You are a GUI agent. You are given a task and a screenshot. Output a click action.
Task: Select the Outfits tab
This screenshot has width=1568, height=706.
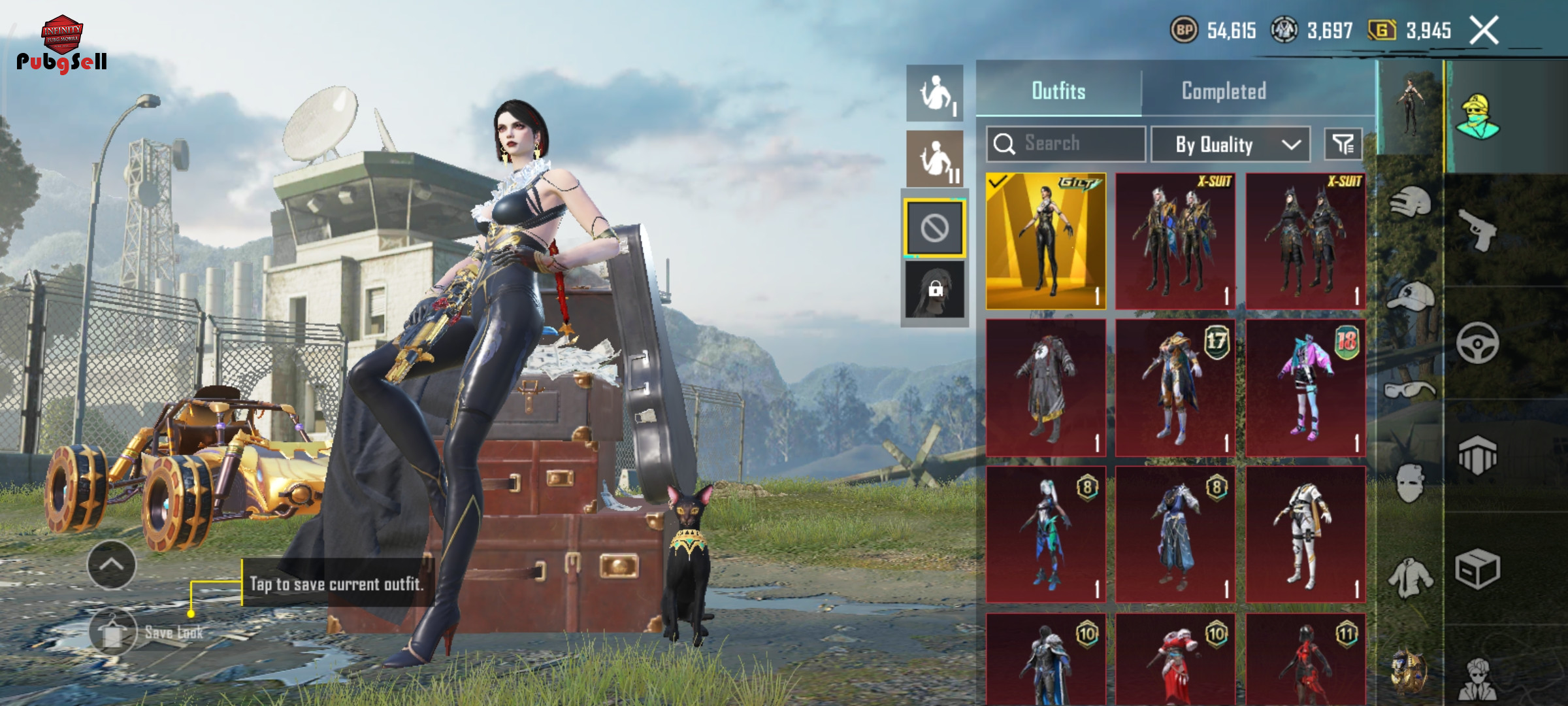1058,91
